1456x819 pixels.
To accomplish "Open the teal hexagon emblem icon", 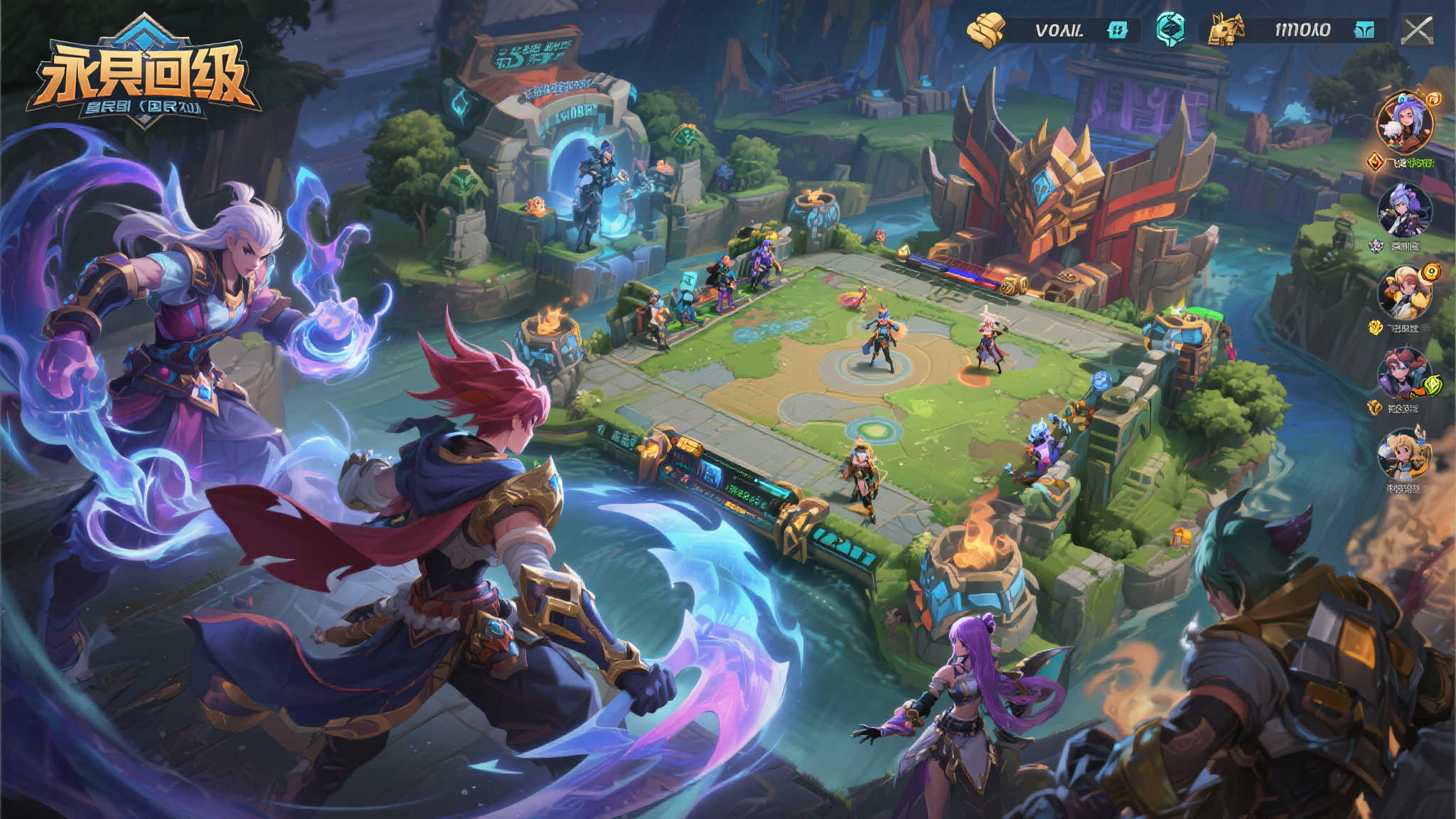I will click(x=1170, y=28).
